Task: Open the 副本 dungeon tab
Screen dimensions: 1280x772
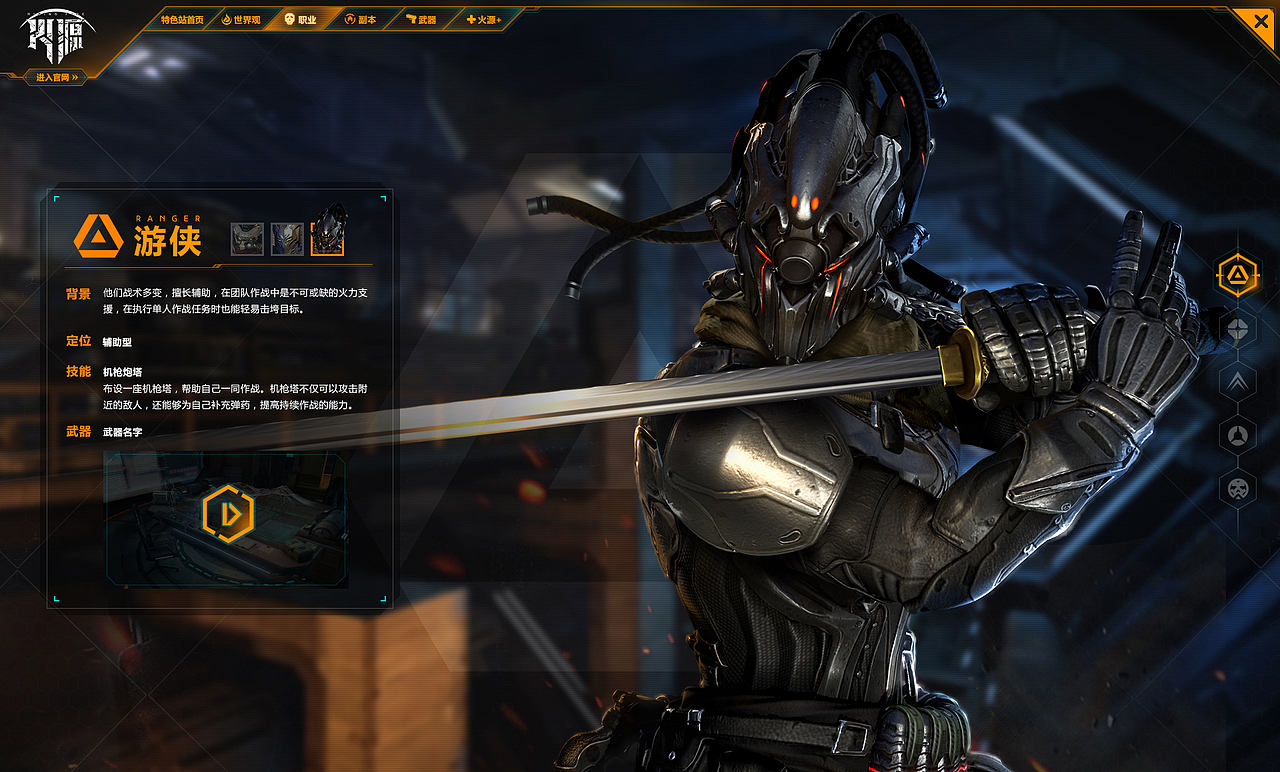Action: (361, 20)
